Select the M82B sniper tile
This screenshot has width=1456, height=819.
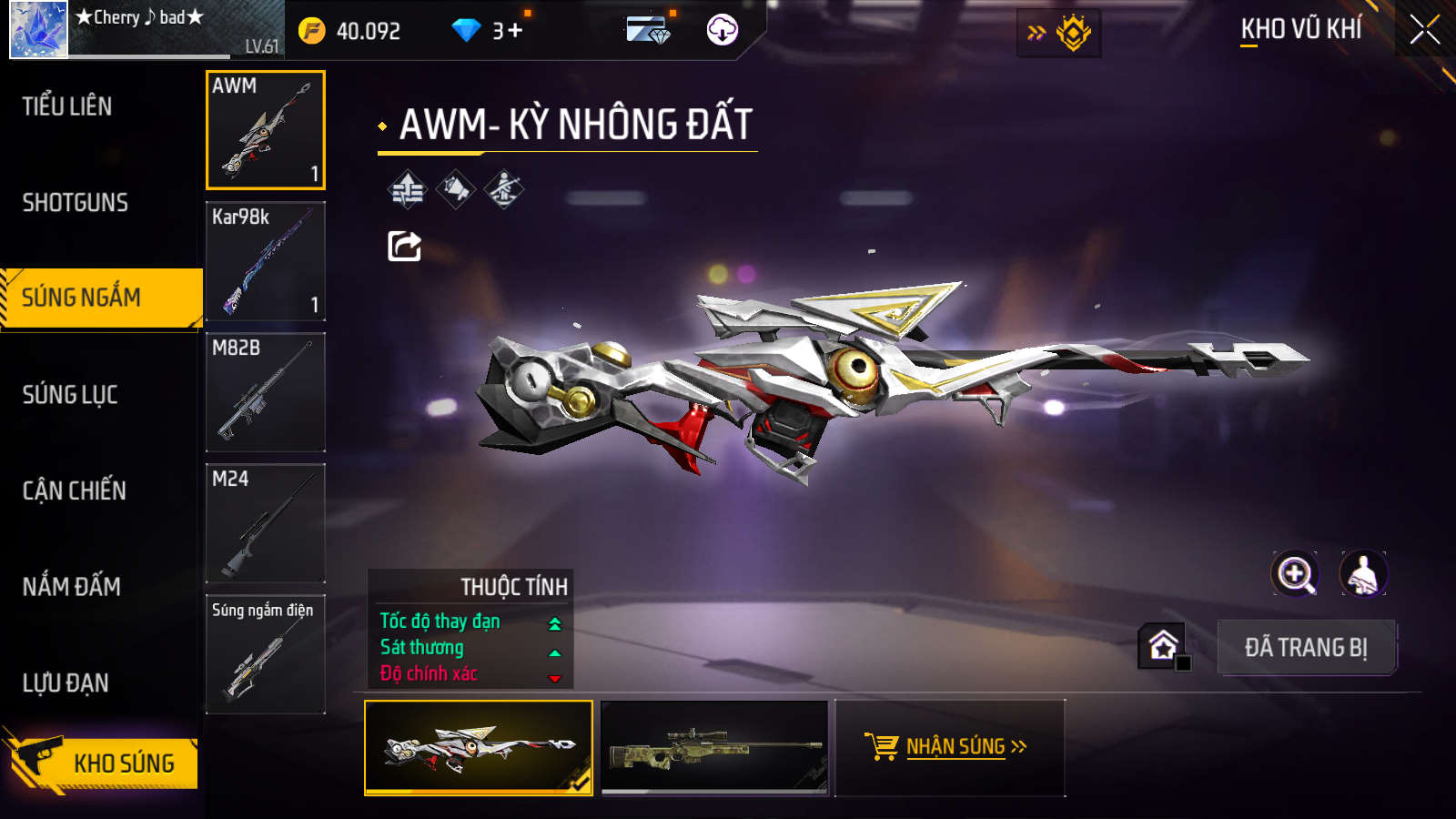click(x=266, y=392)
